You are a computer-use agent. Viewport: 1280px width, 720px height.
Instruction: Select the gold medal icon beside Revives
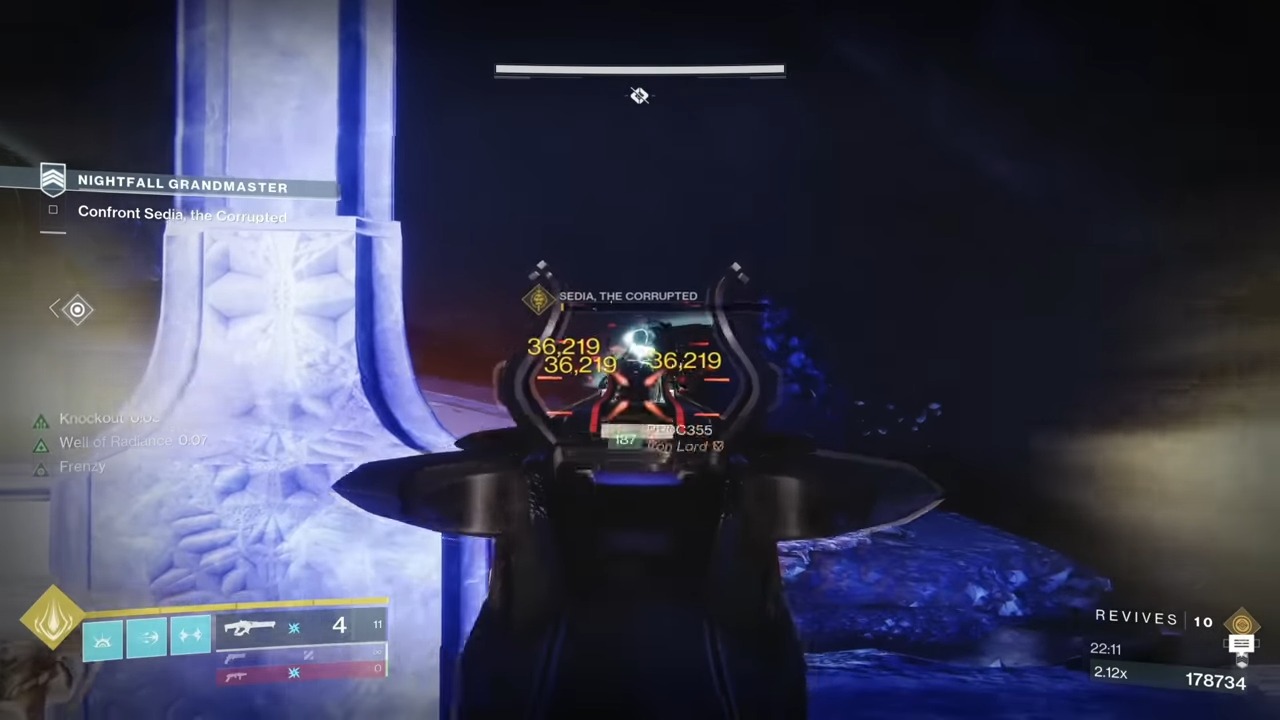[x=1242, y=623]
